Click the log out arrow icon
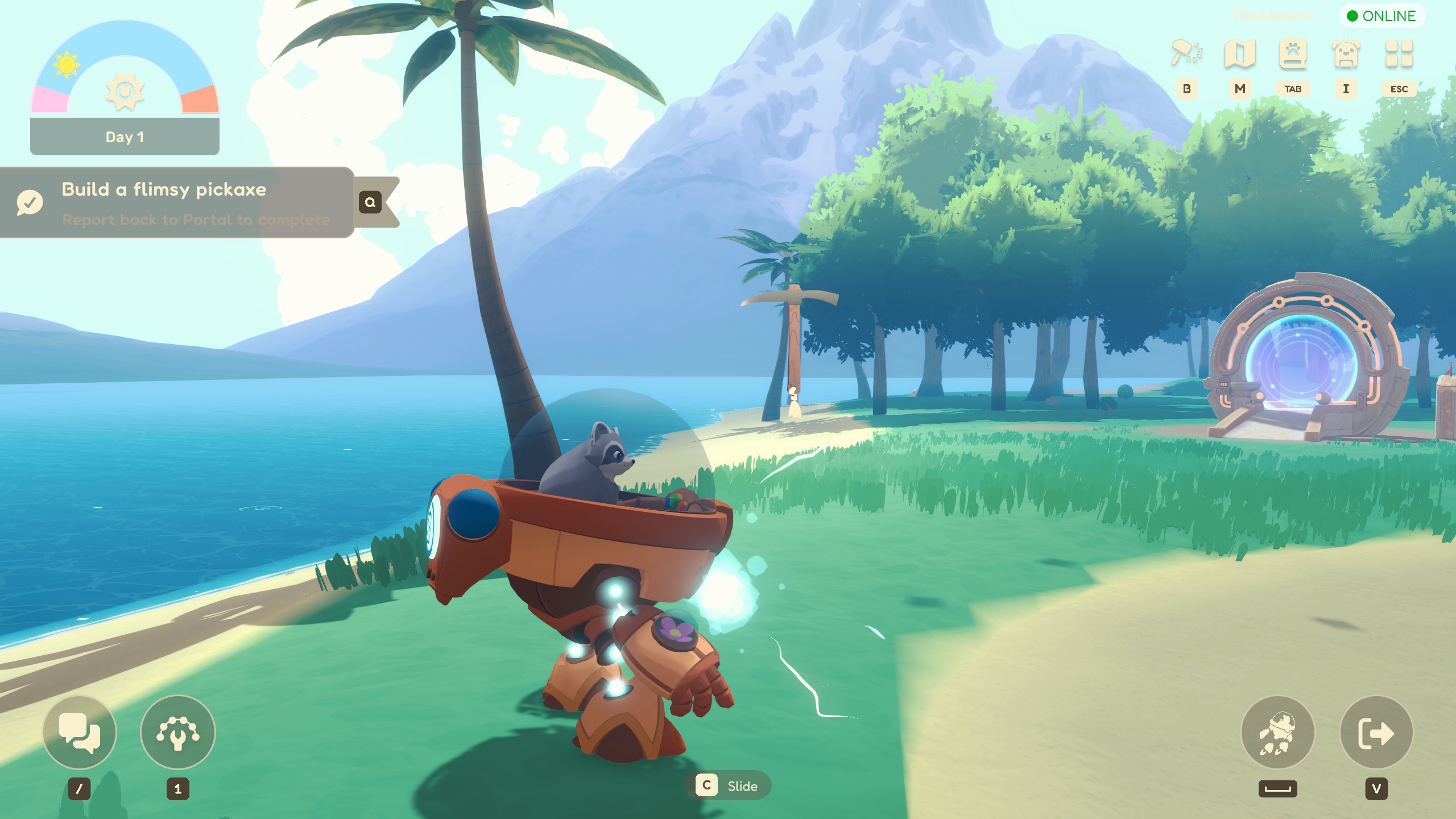1456x819 pixels. [1376, 733]
